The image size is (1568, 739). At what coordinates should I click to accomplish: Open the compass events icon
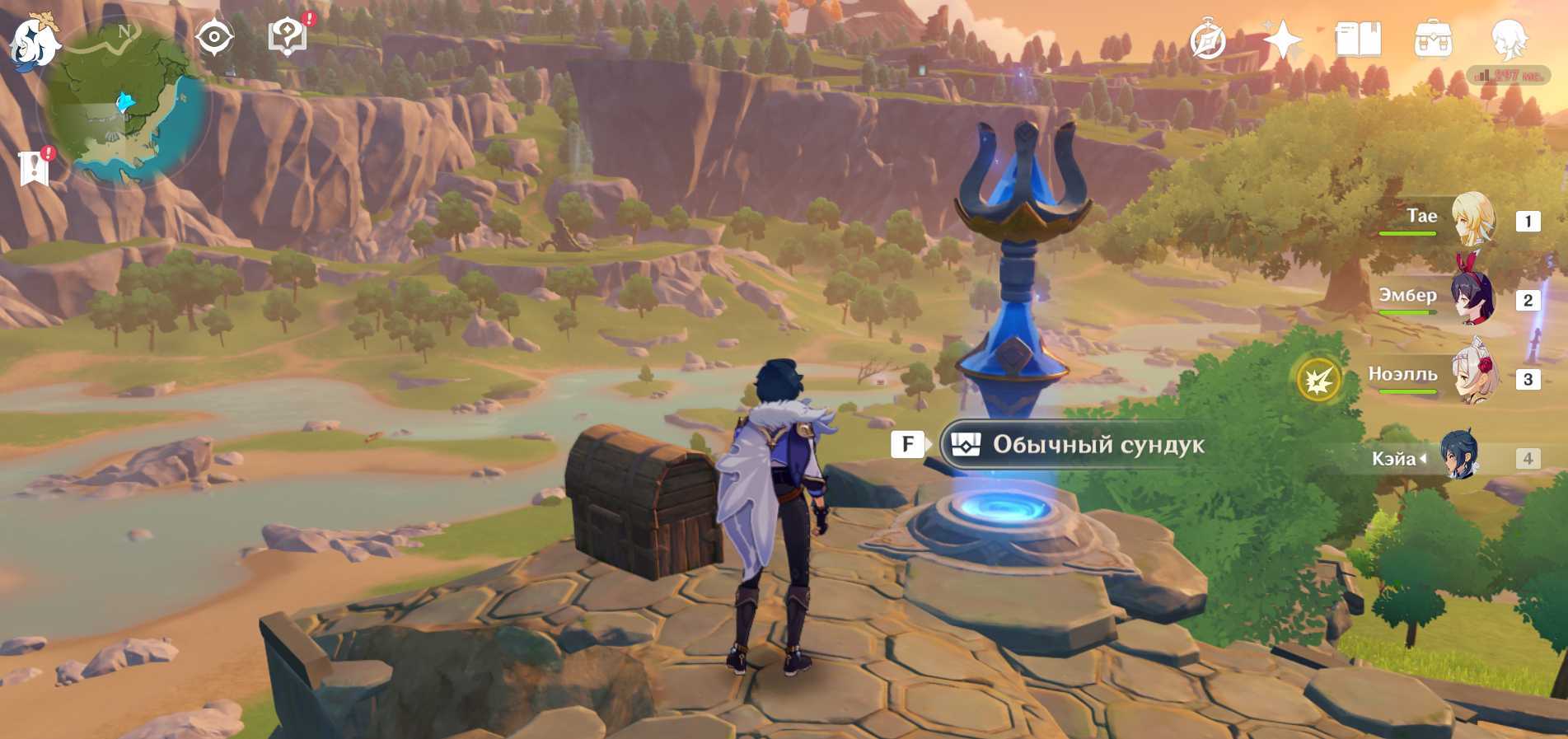coord(1208,40)
